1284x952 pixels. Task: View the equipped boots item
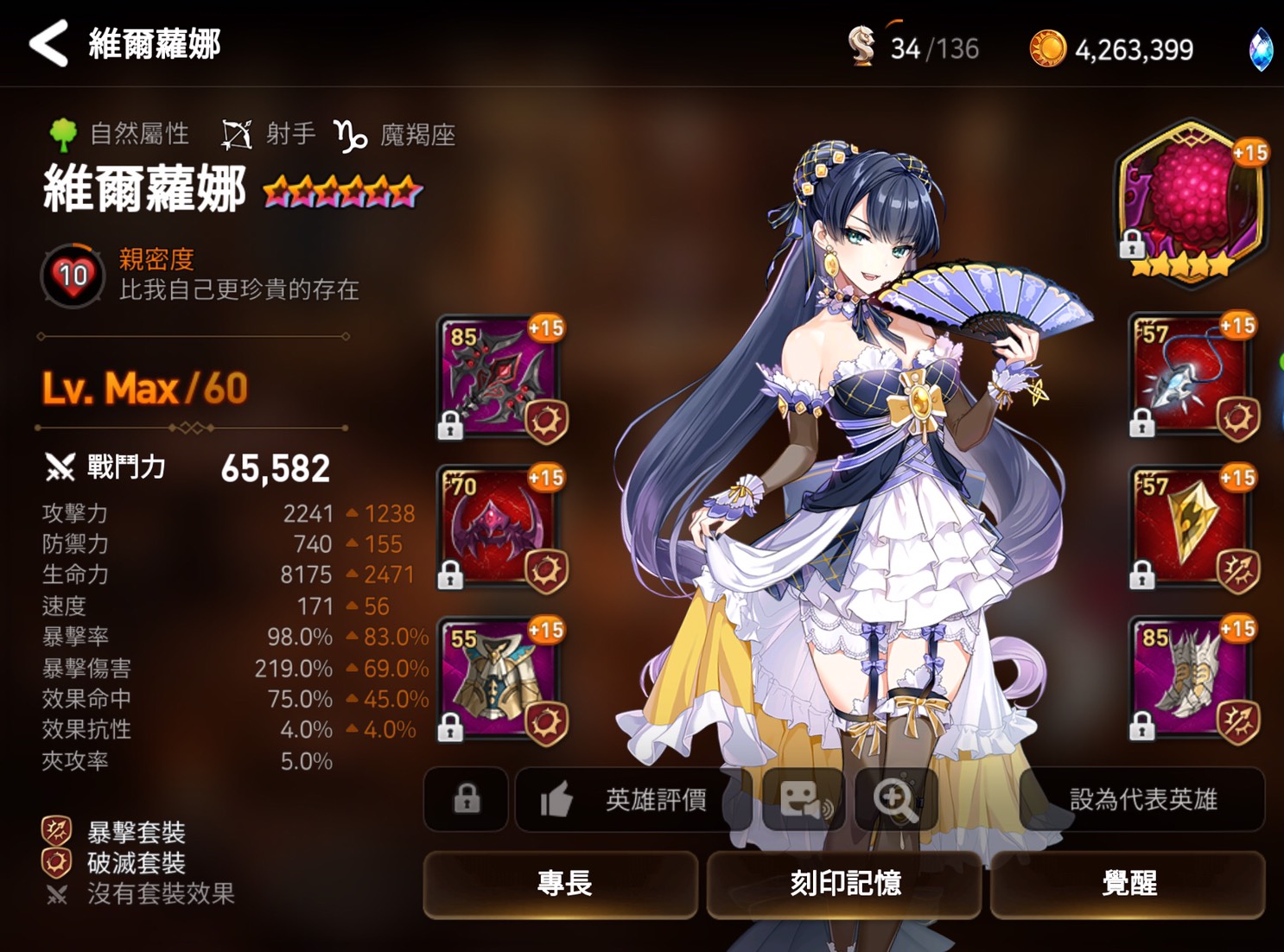1190,678
